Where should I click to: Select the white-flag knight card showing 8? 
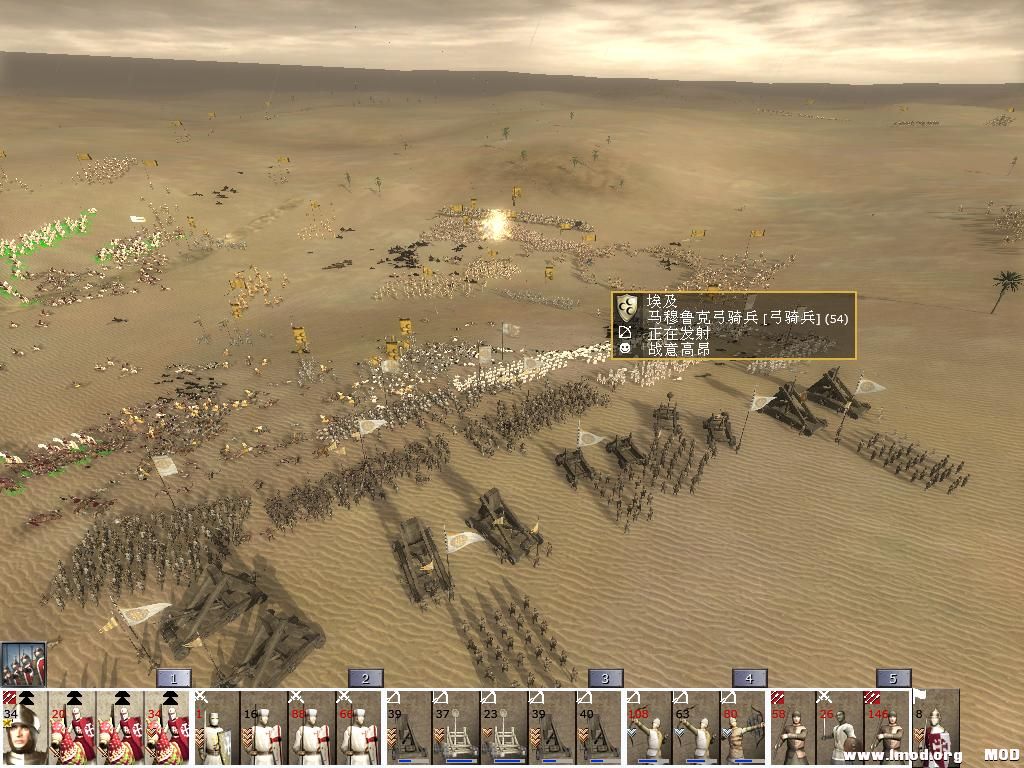pyautogui.click(x=936, y=728)
